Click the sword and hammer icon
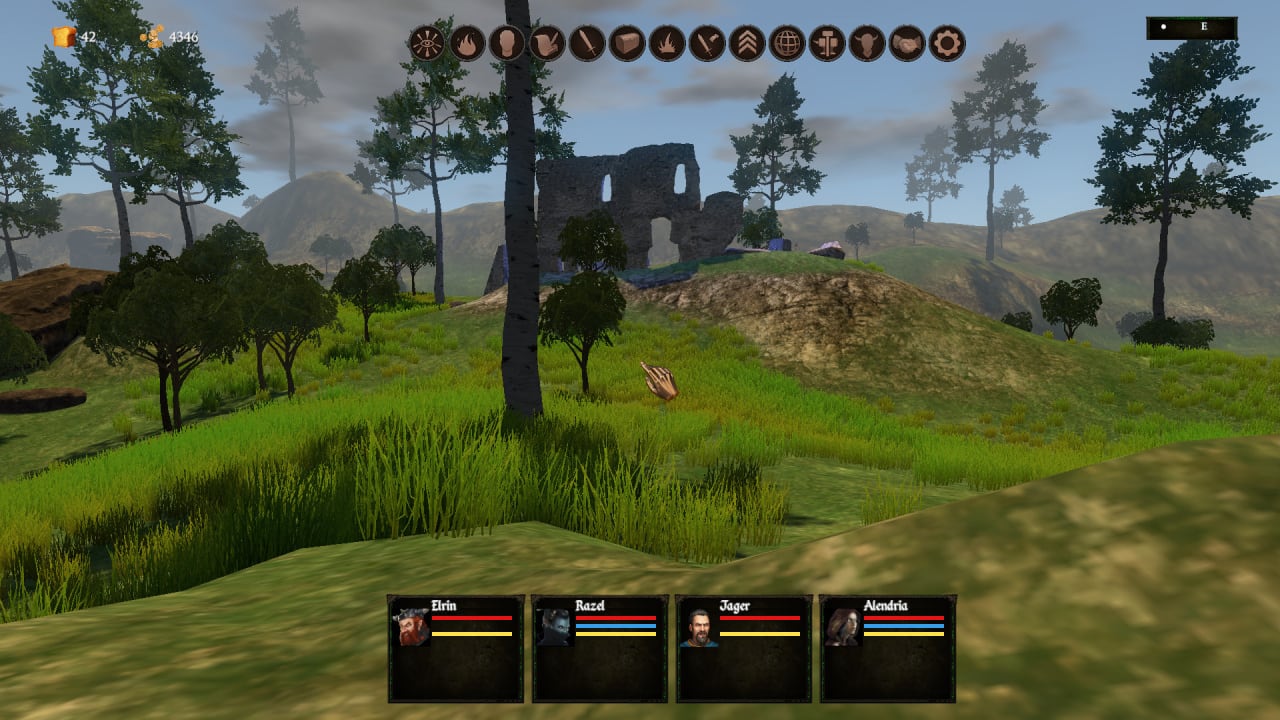This screenshot has width=1280, height=720. [x=707, y=43]
